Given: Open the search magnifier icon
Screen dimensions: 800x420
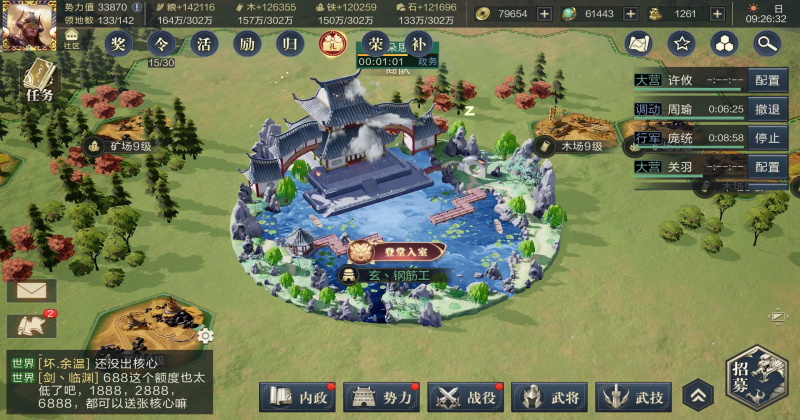Looking at the screenshot, I should [x=767, y=43].
